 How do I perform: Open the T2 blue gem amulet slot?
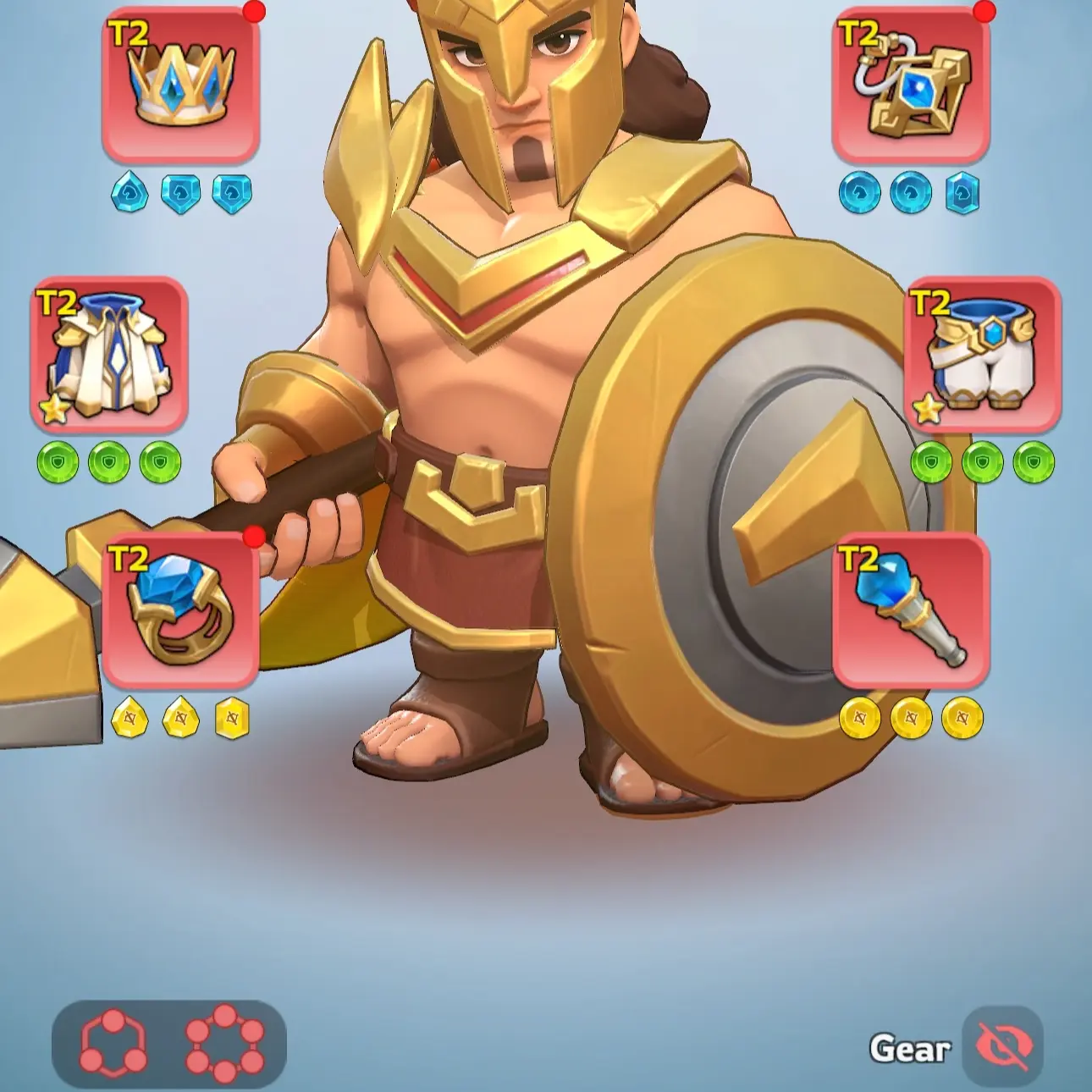(x=911, y=85)
